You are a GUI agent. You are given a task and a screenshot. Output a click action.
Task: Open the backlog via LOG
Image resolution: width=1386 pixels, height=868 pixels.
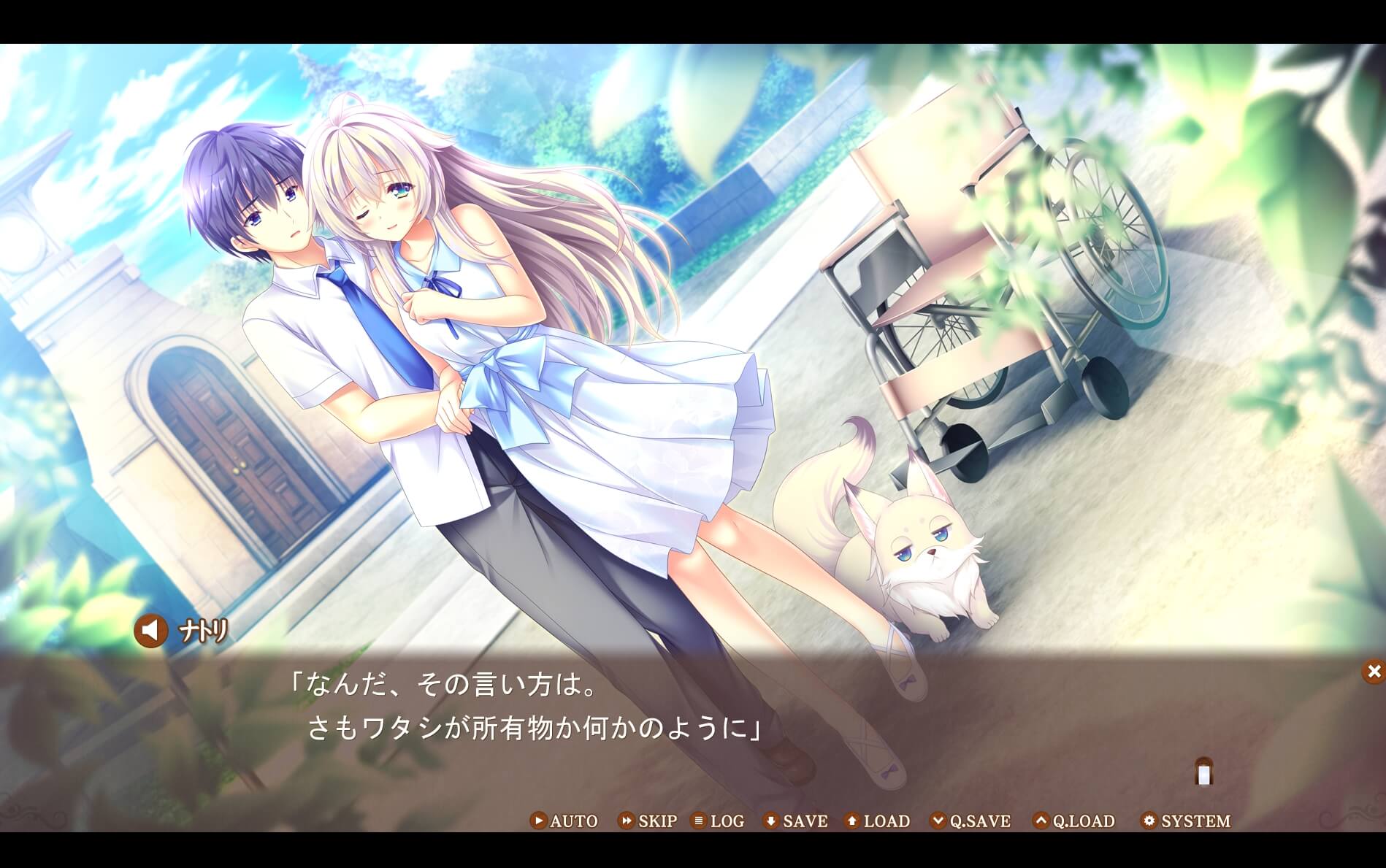point(721,821)
